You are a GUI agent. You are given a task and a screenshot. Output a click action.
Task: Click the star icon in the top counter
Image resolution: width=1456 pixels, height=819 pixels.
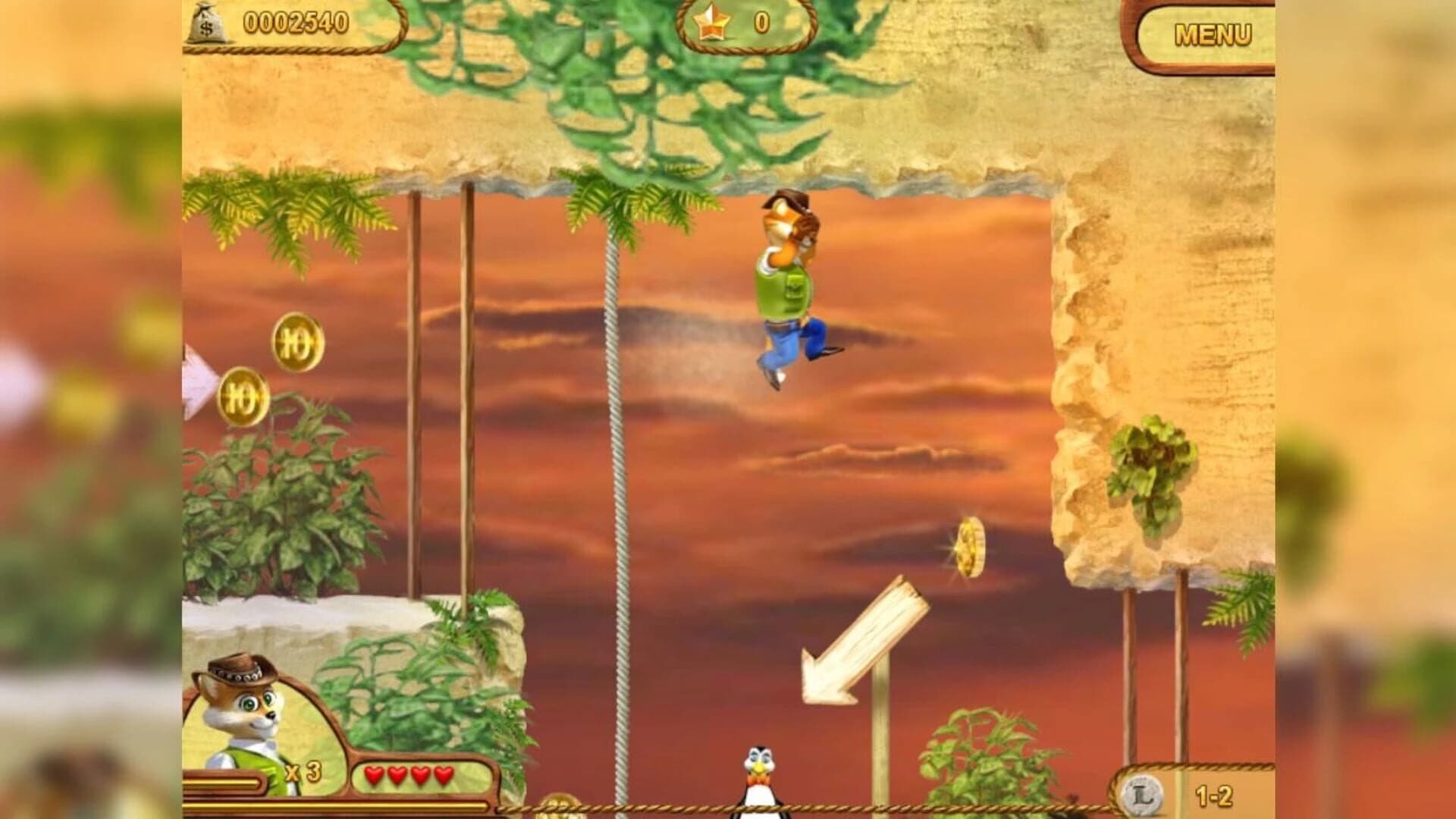tap(714, 23)
